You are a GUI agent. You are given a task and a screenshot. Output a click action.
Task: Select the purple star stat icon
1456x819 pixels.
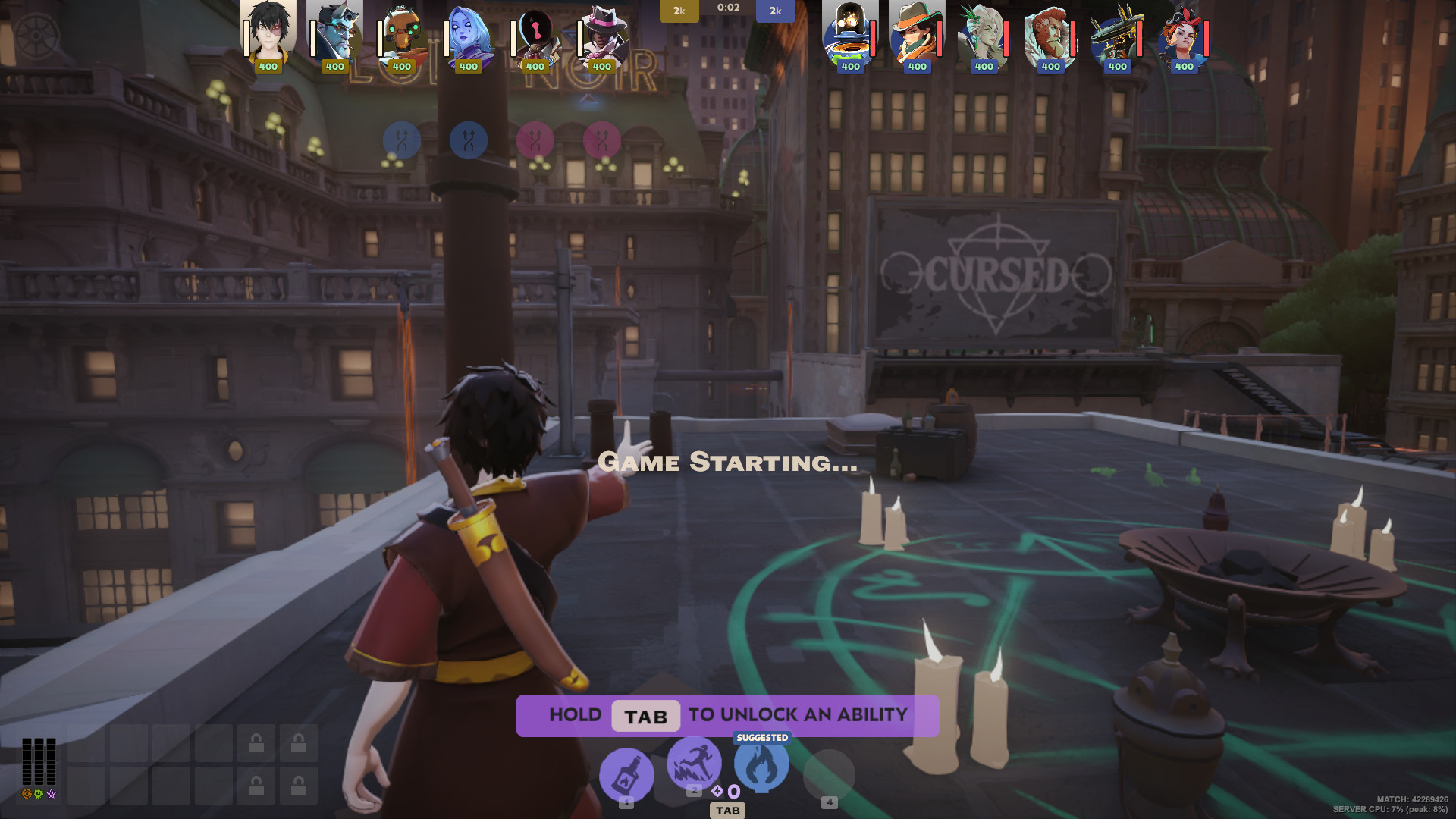tap(51, 794)
